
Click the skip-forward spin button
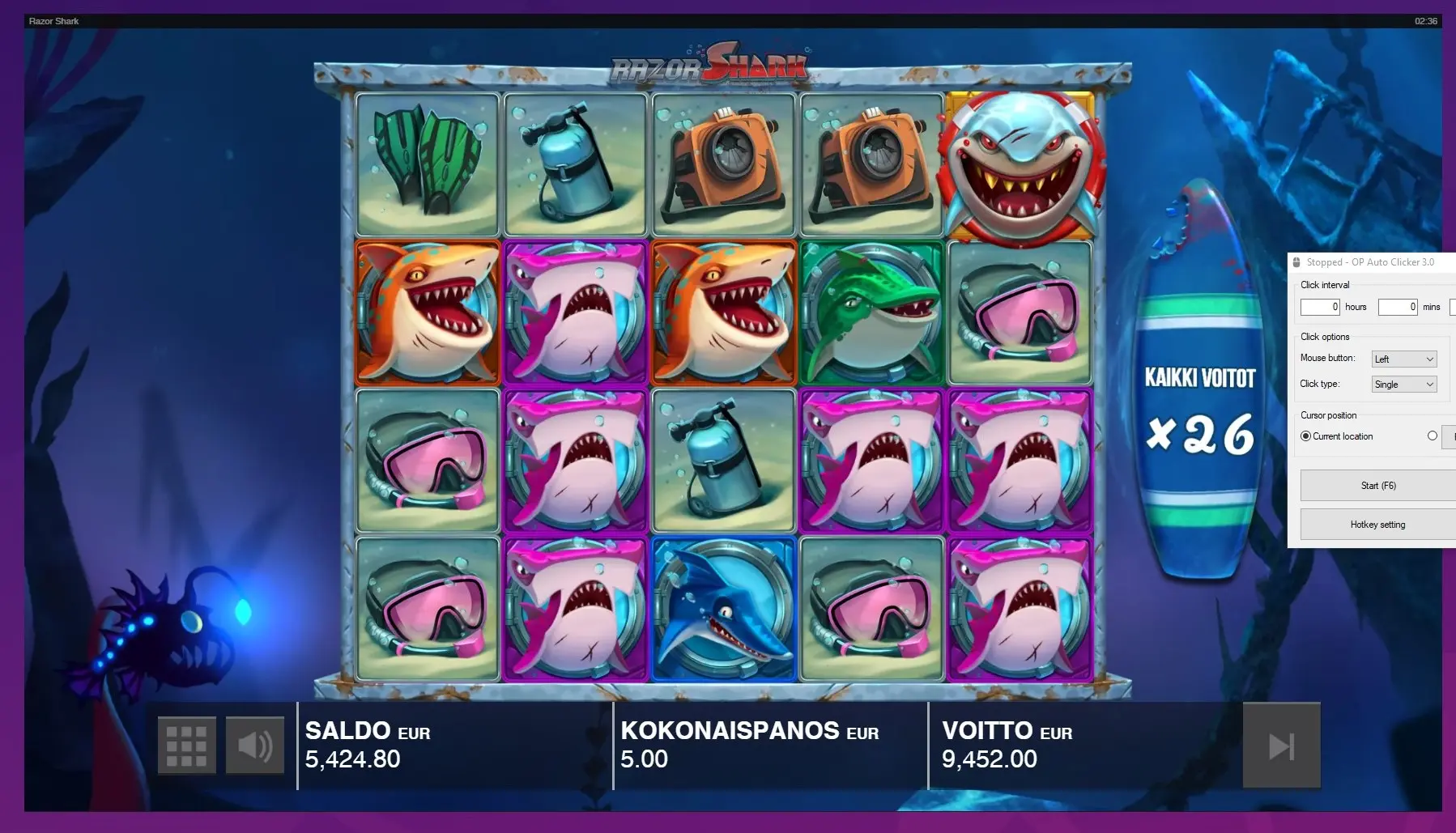click(x=1281, y=746)
